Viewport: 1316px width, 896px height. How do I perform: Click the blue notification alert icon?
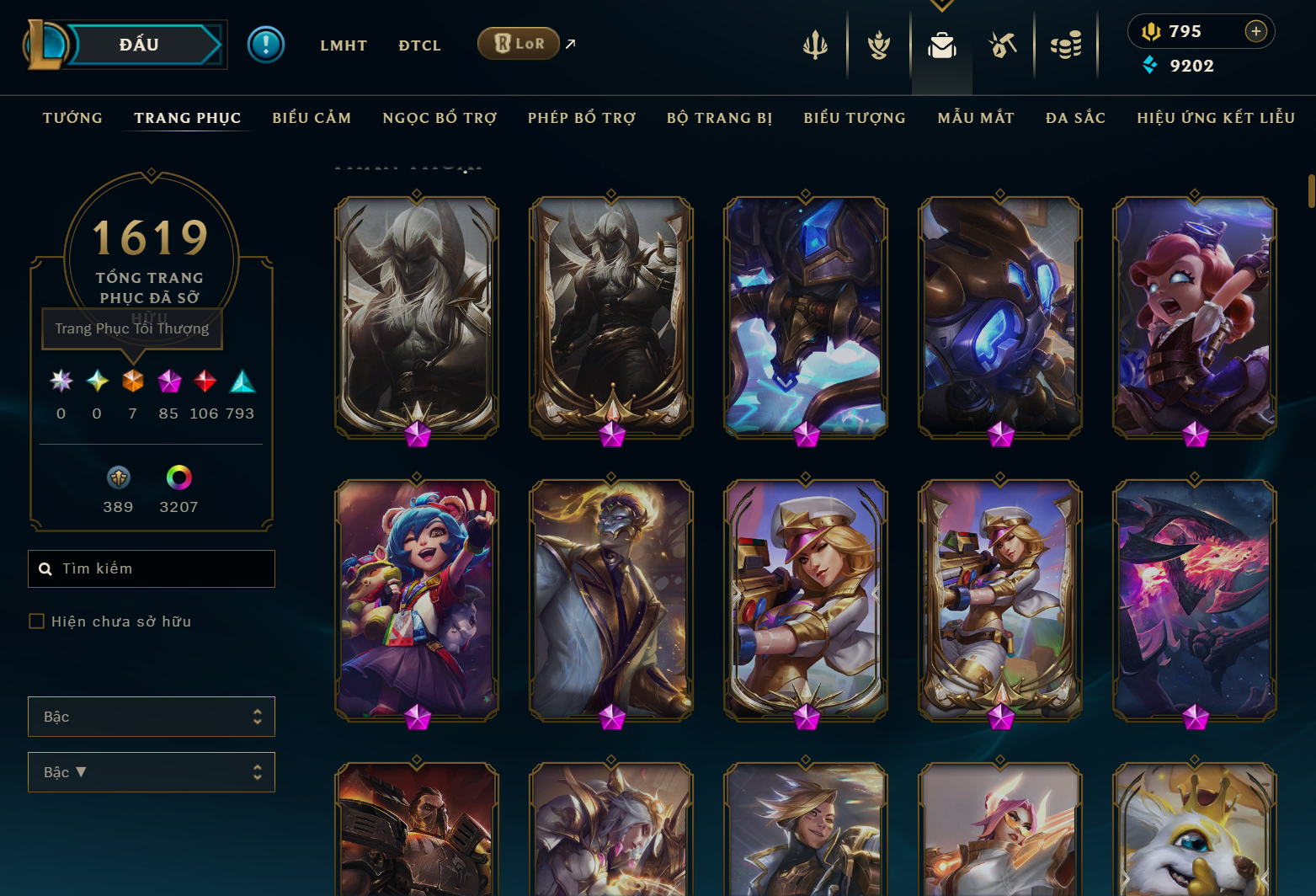point(266,45)
